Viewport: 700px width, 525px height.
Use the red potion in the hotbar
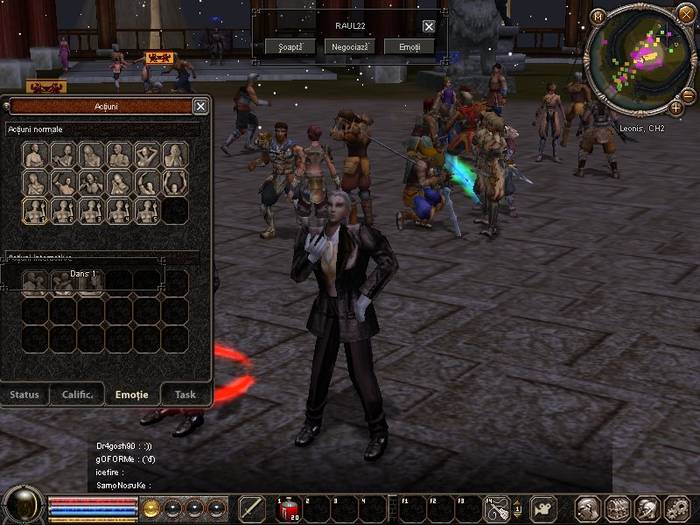287,509
